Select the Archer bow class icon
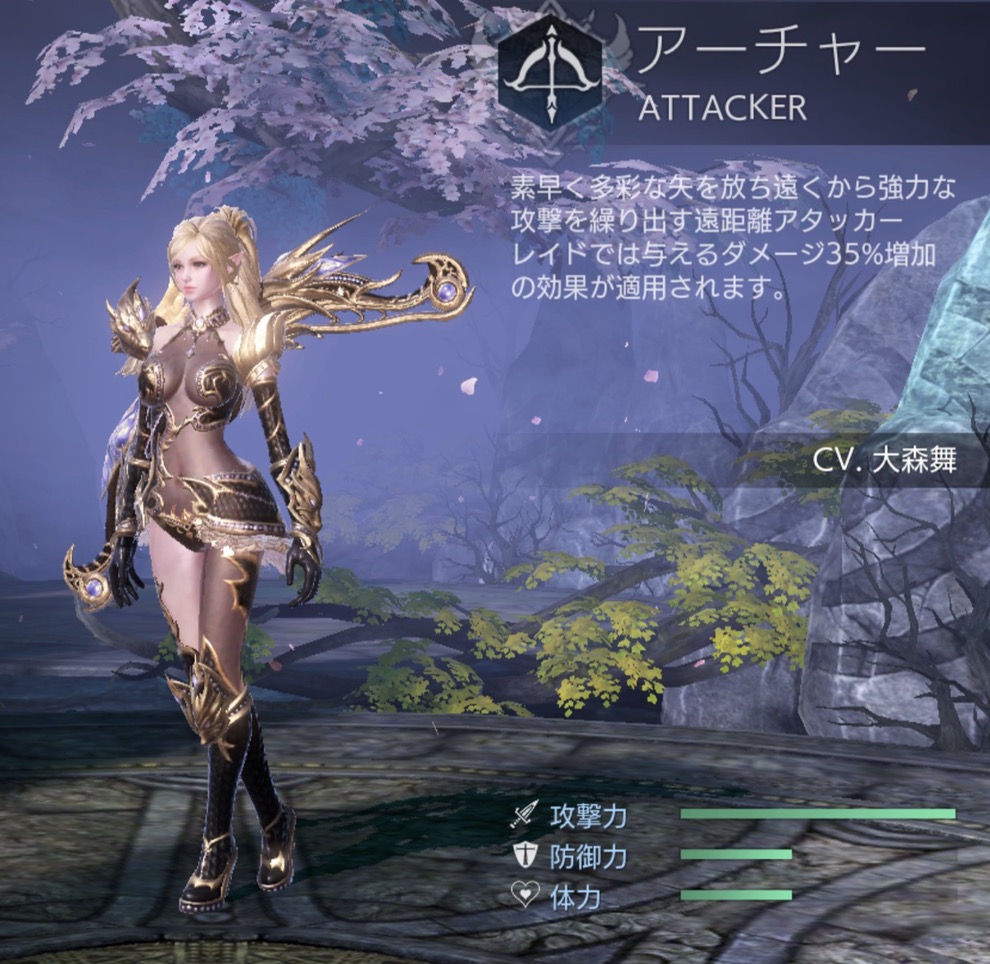The image size is (990, 964). pyautogui.click(x=550, y=71)
